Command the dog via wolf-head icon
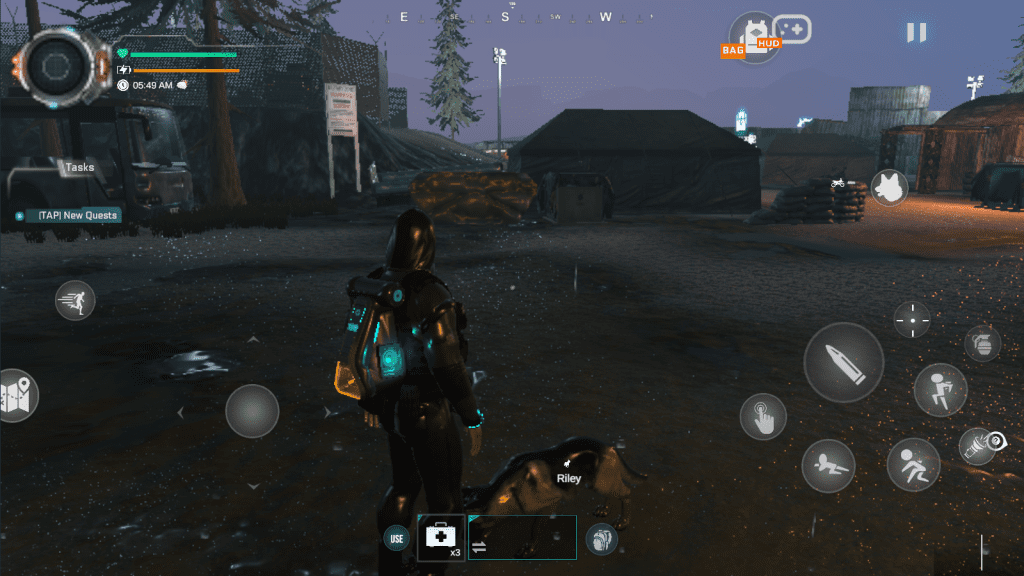This screenshot has width=1024, height=576. point(889,188)
